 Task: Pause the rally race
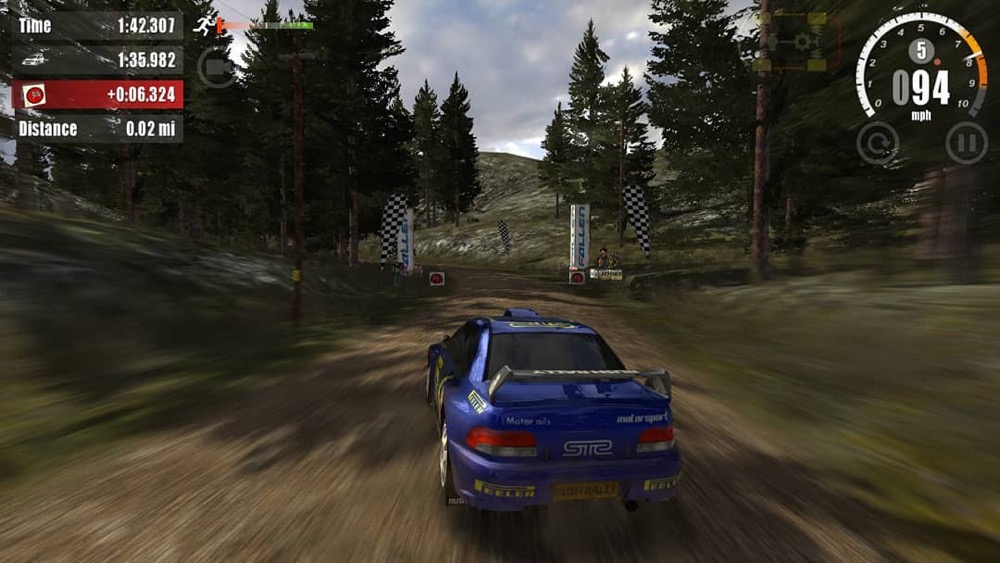965,143
